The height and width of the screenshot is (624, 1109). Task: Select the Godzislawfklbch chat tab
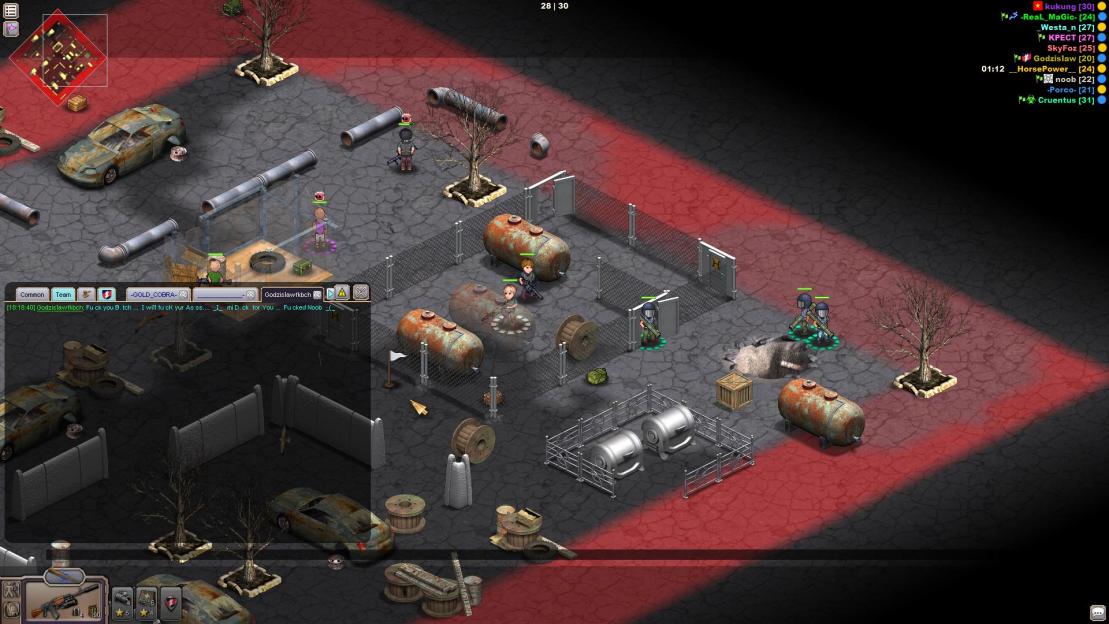[287, 295]
